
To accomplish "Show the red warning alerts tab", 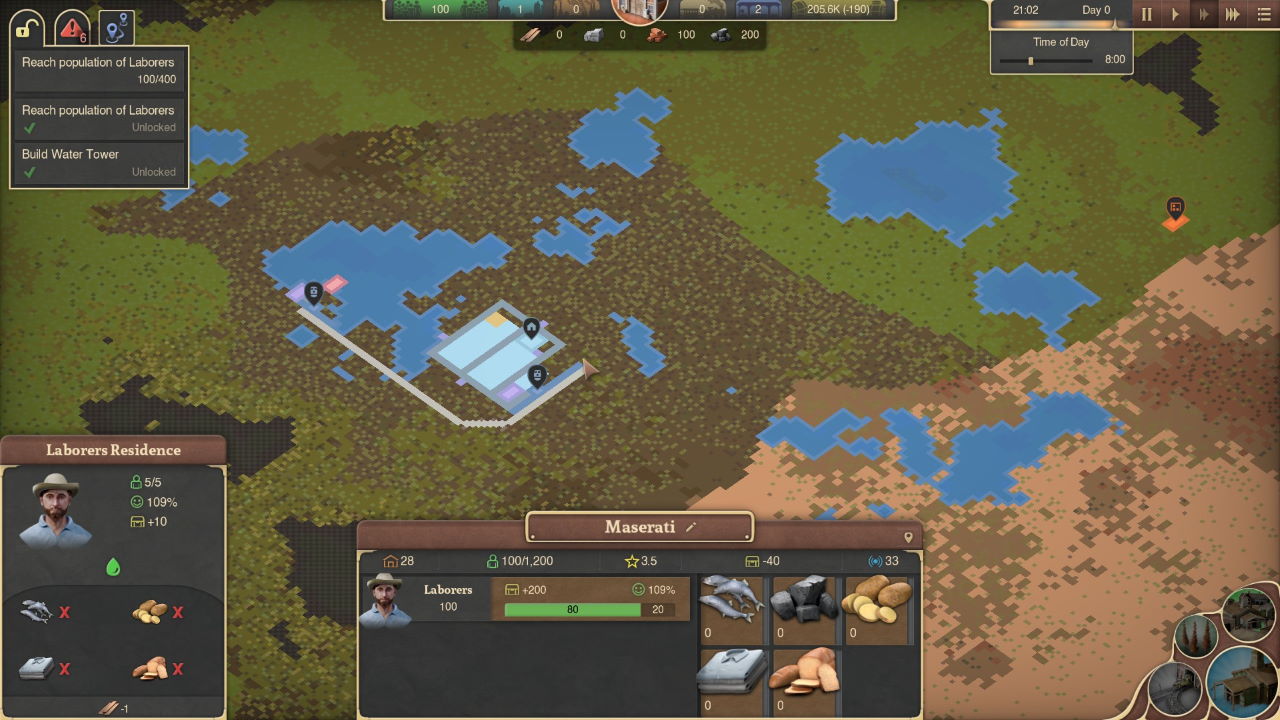I will pyautogui.click(x=72, y=28).
